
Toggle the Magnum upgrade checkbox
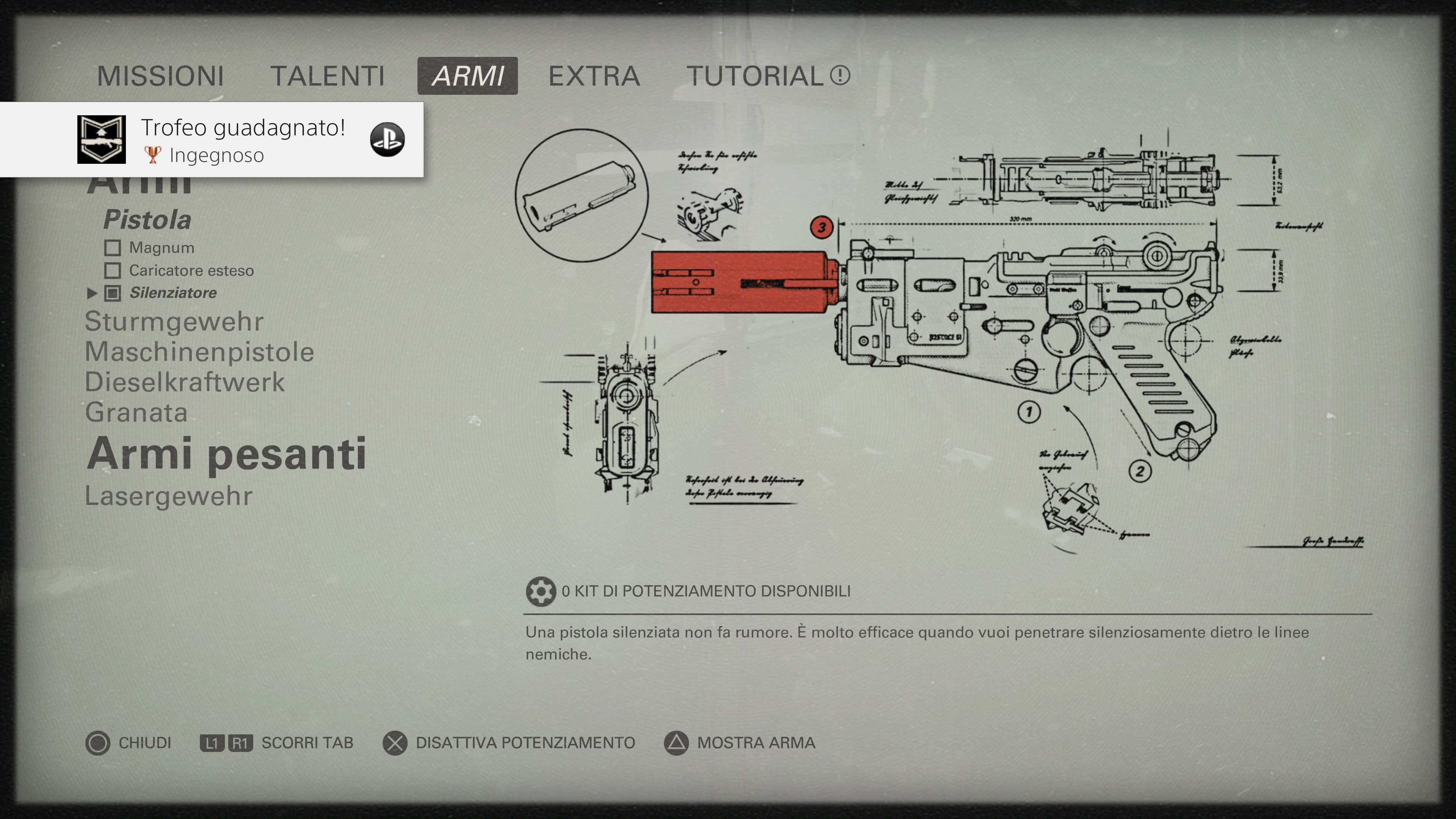(x=113, y=248)
